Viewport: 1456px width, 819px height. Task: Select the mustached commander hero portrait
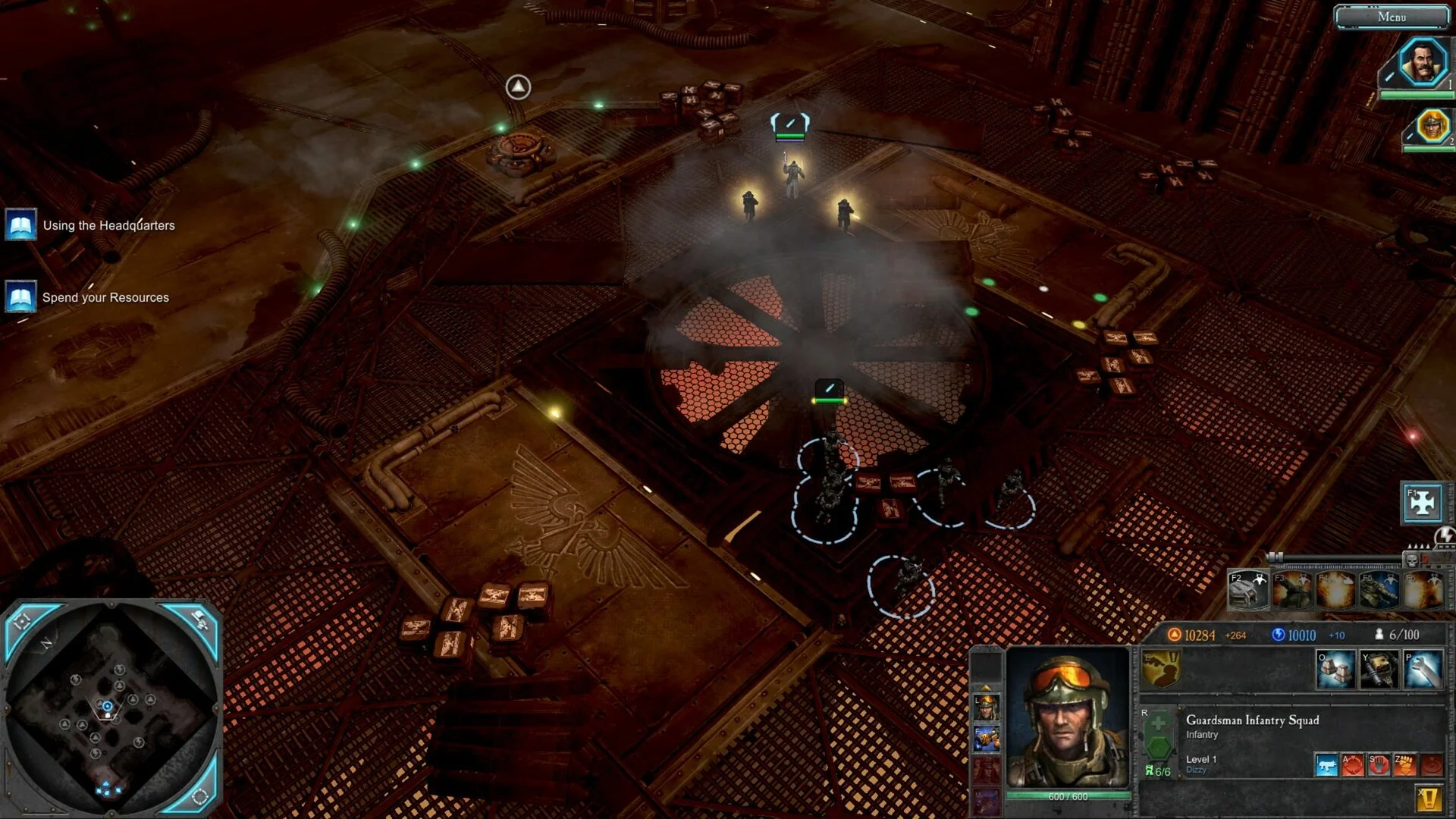[1421, 64]
